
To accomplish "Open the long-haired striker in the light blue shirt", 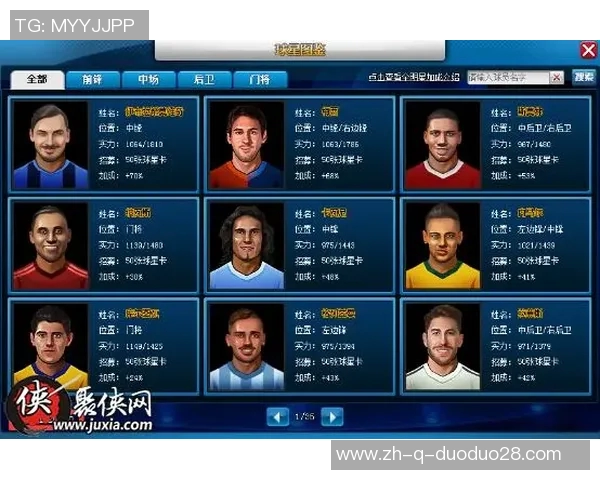I will (x=246, y=246).
